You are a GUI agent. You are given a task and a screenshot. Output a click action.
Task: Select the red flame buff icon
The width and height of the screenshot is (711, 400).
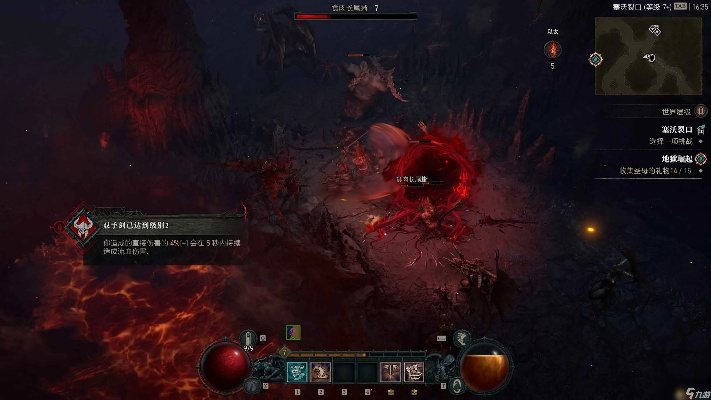click(x=551, y=49)
